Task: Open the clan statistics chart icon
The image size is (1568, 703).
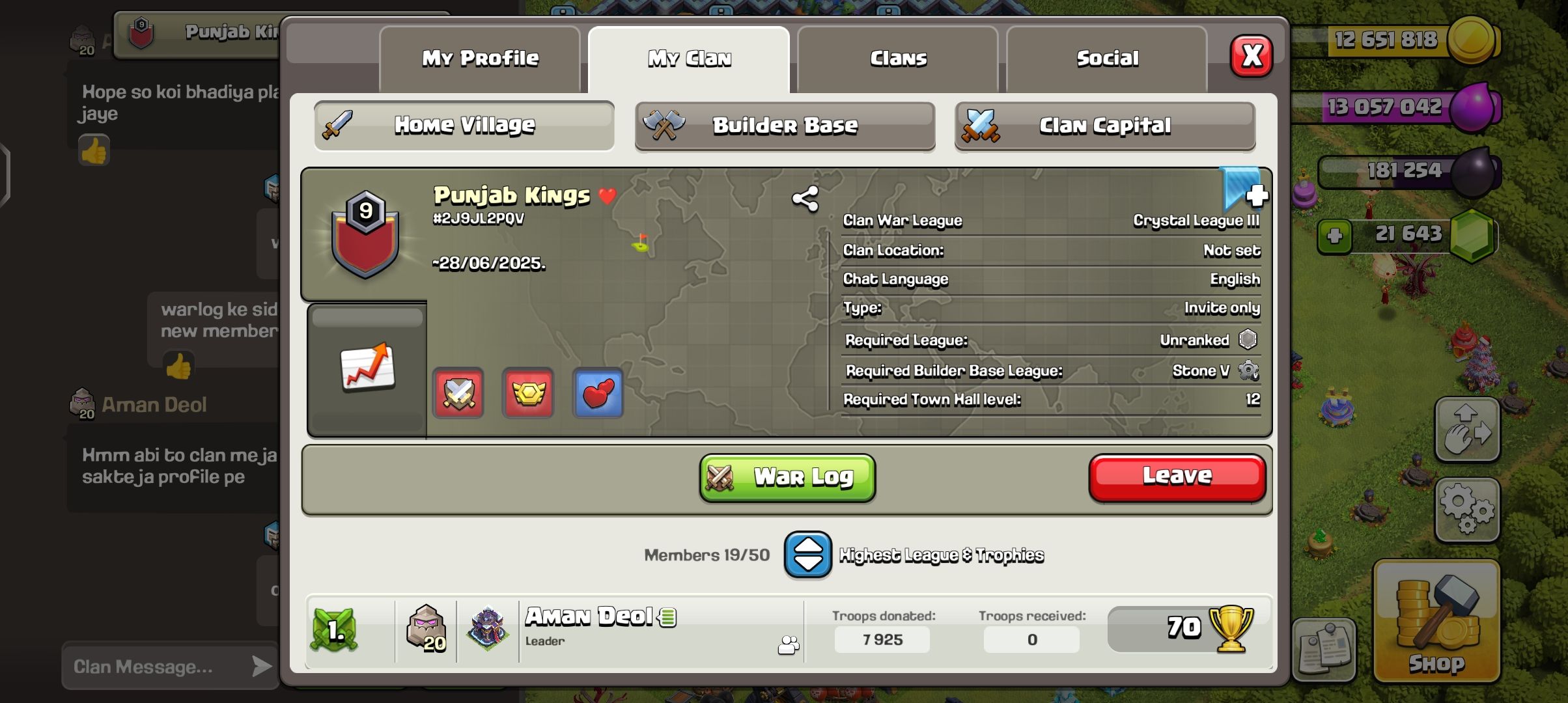Action: [x=367, y=366]
